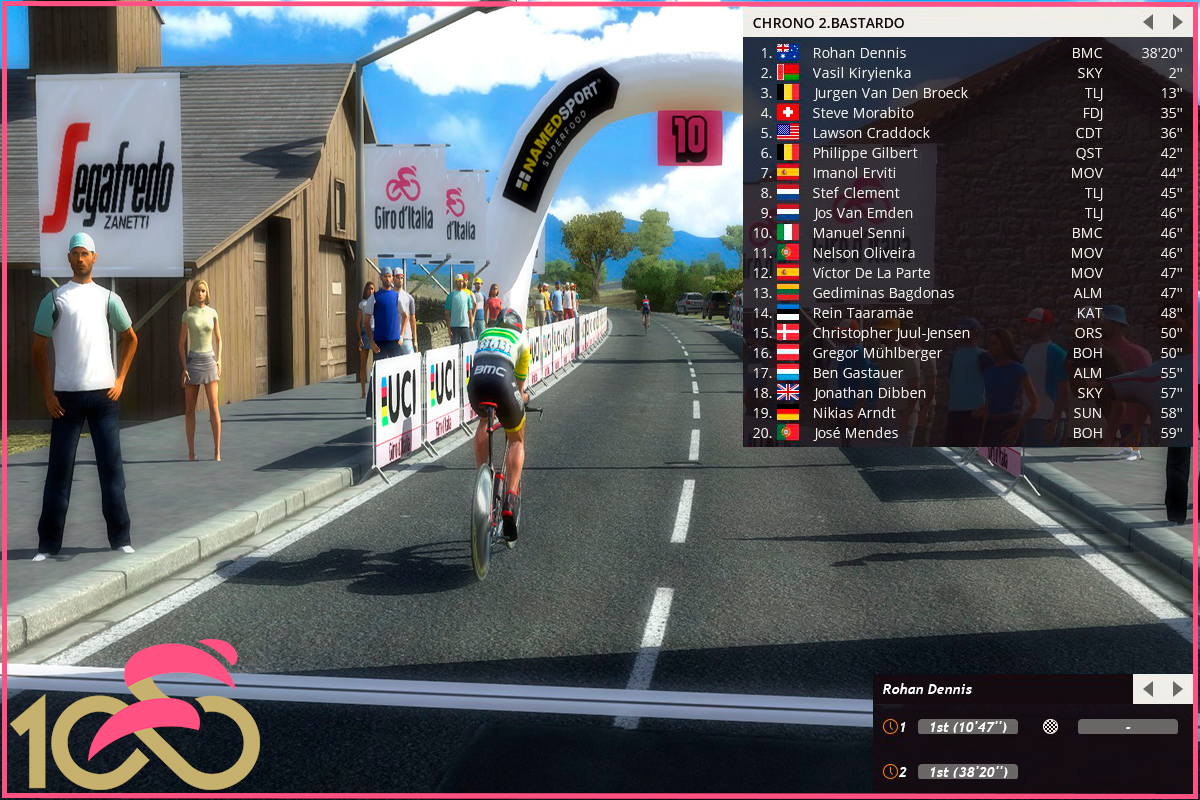This screenshot has width=1200, height=800.
Task: Choose Nelson Oliveira's ranking row
Action: [x=863, y=253]
